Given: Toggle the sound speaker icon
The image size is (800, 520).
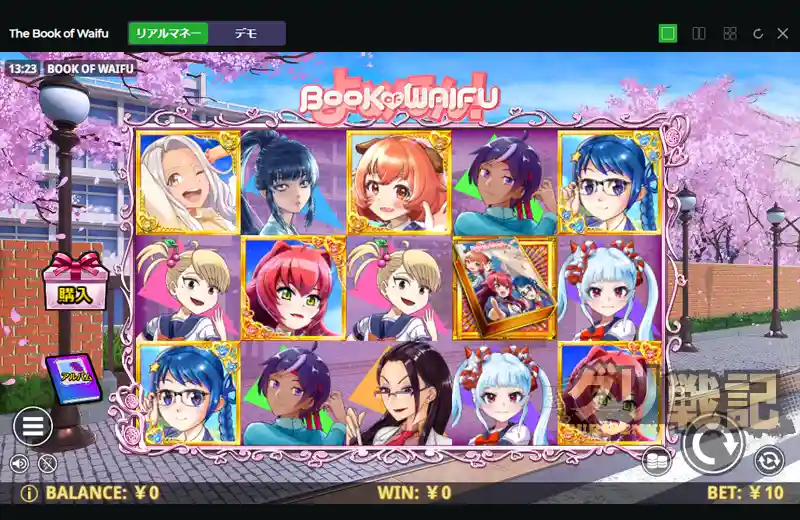Looking at the screenshot, I should [19, 463].
